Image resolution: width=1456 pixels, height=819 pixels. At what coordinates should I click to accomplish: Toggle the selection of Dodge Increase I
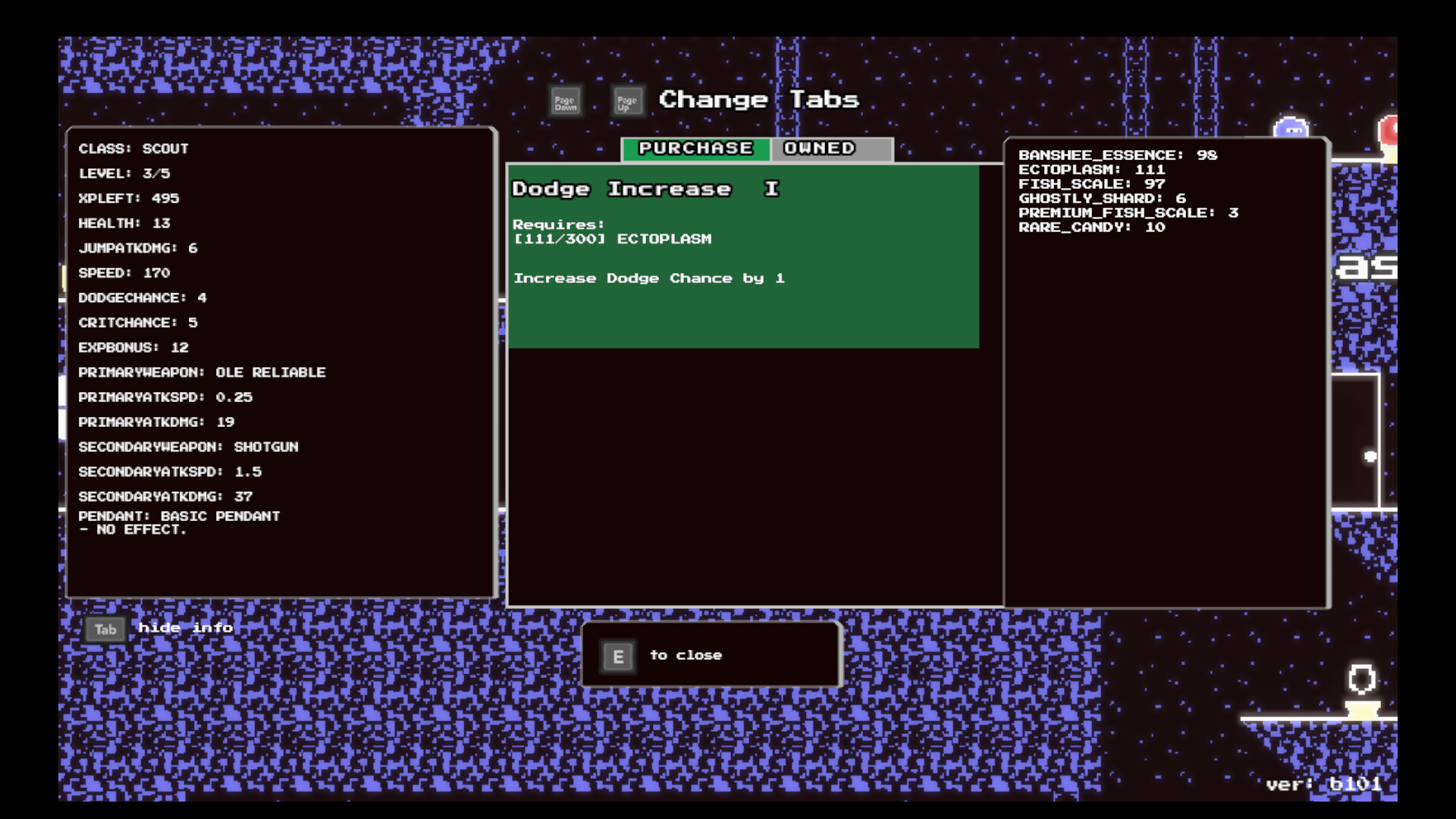click(x=743, y=256)
